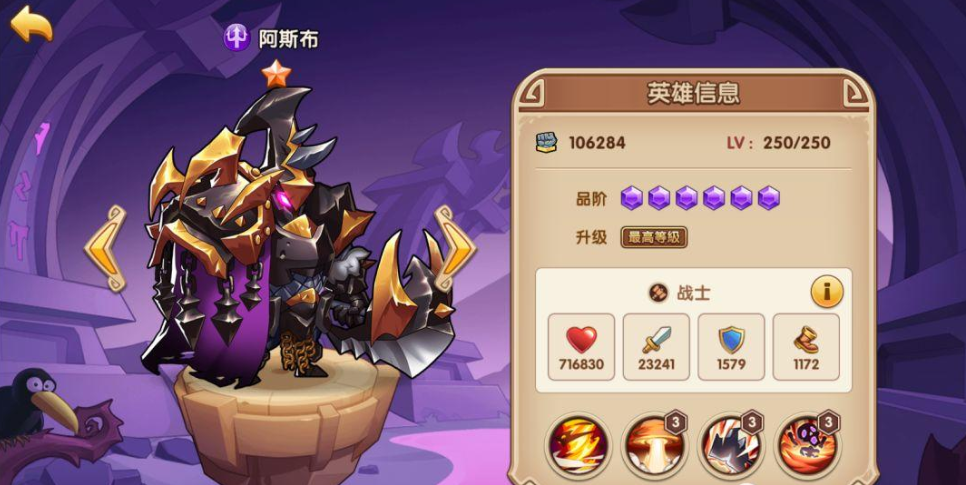Go back using the yellow arrow
Screen dimensions: 966x485
pos(31,24)
